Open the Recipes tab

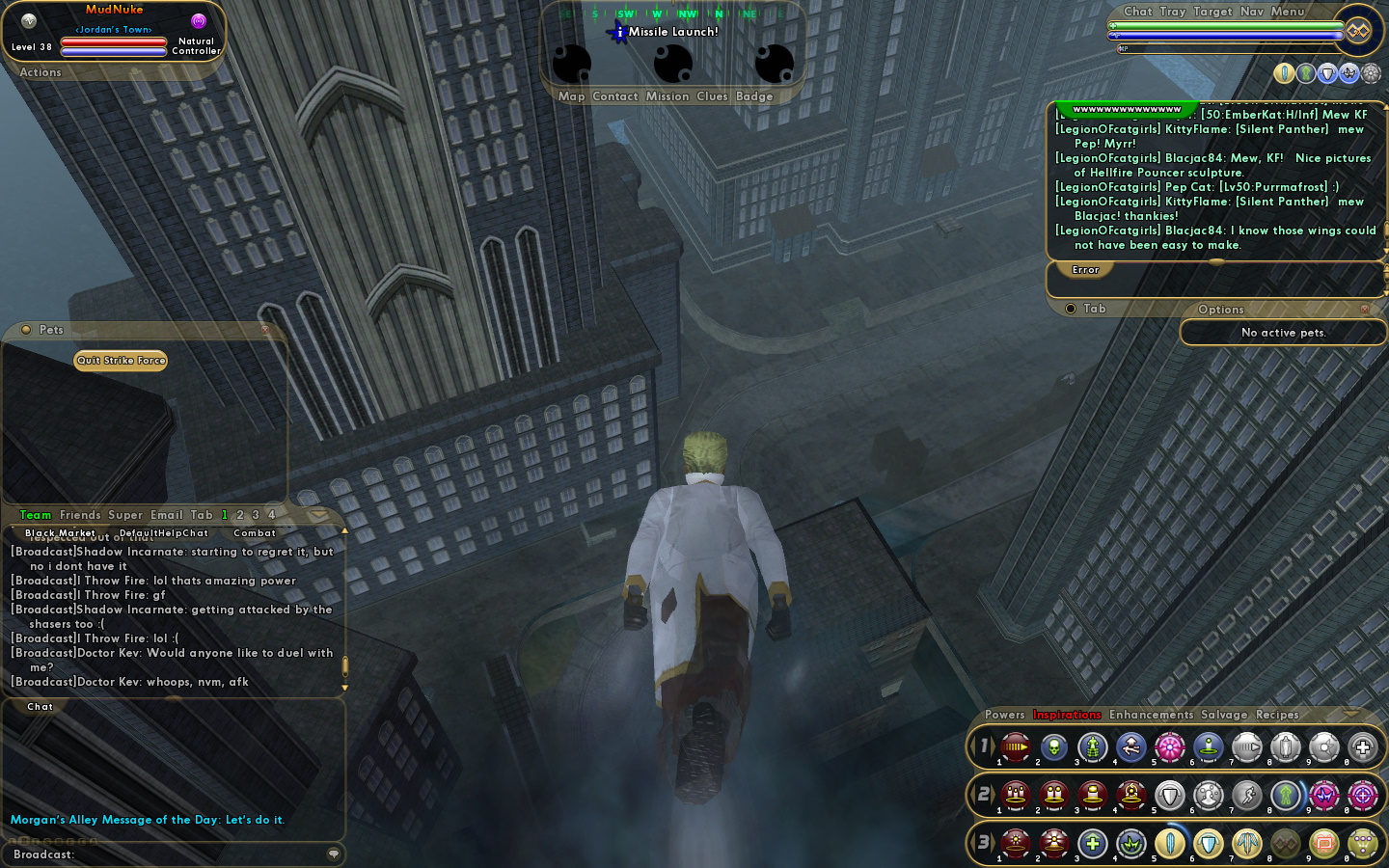pyautogui.click(x=1277, y=715)
